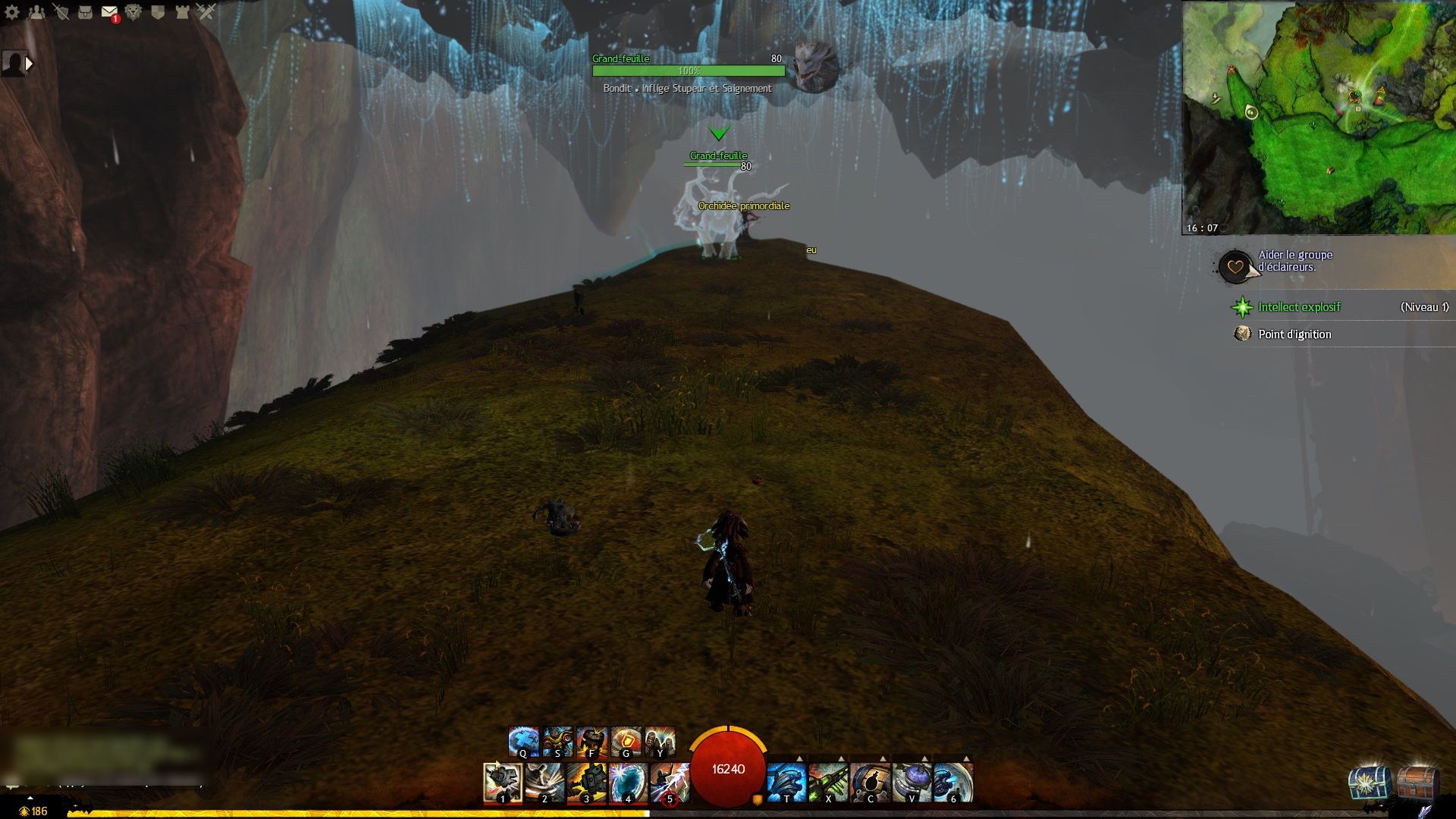Open the inventory bag icon

pyautogui.click(x=85, y=11)
